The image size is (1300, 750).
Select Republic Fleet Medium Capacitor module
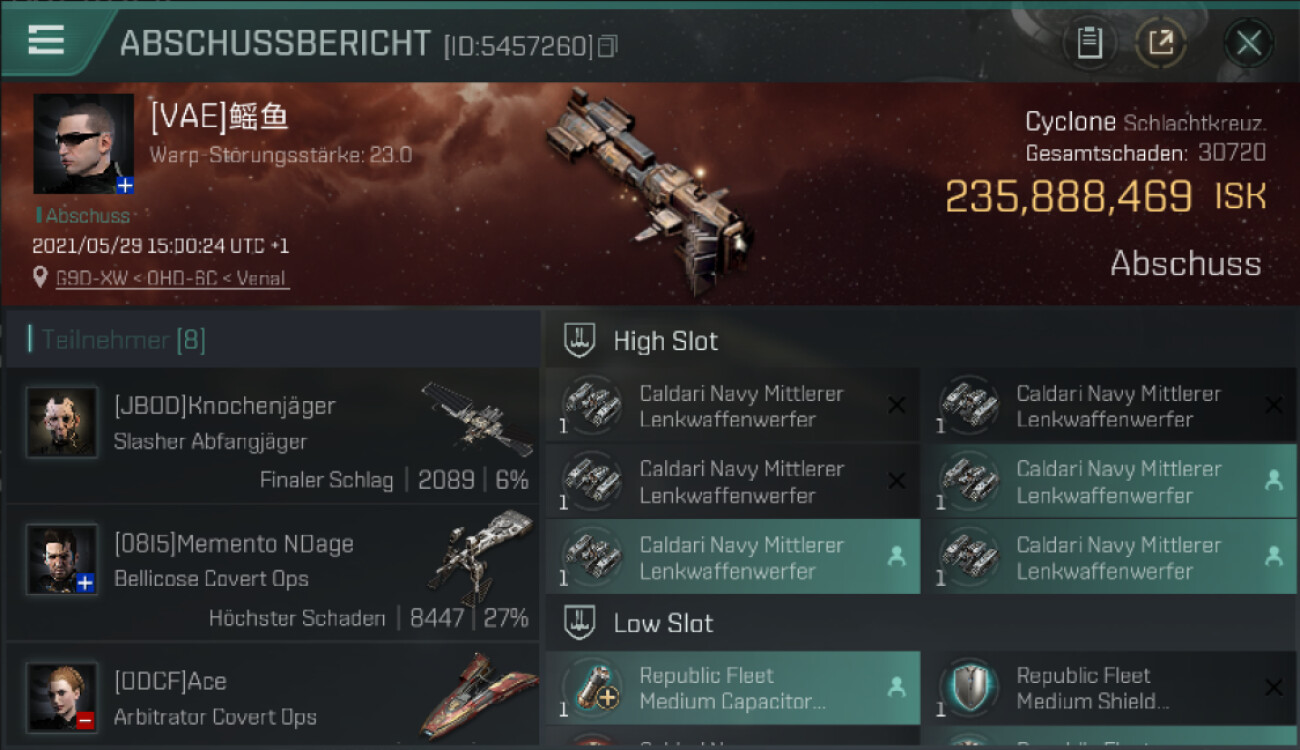pos(732,688)
